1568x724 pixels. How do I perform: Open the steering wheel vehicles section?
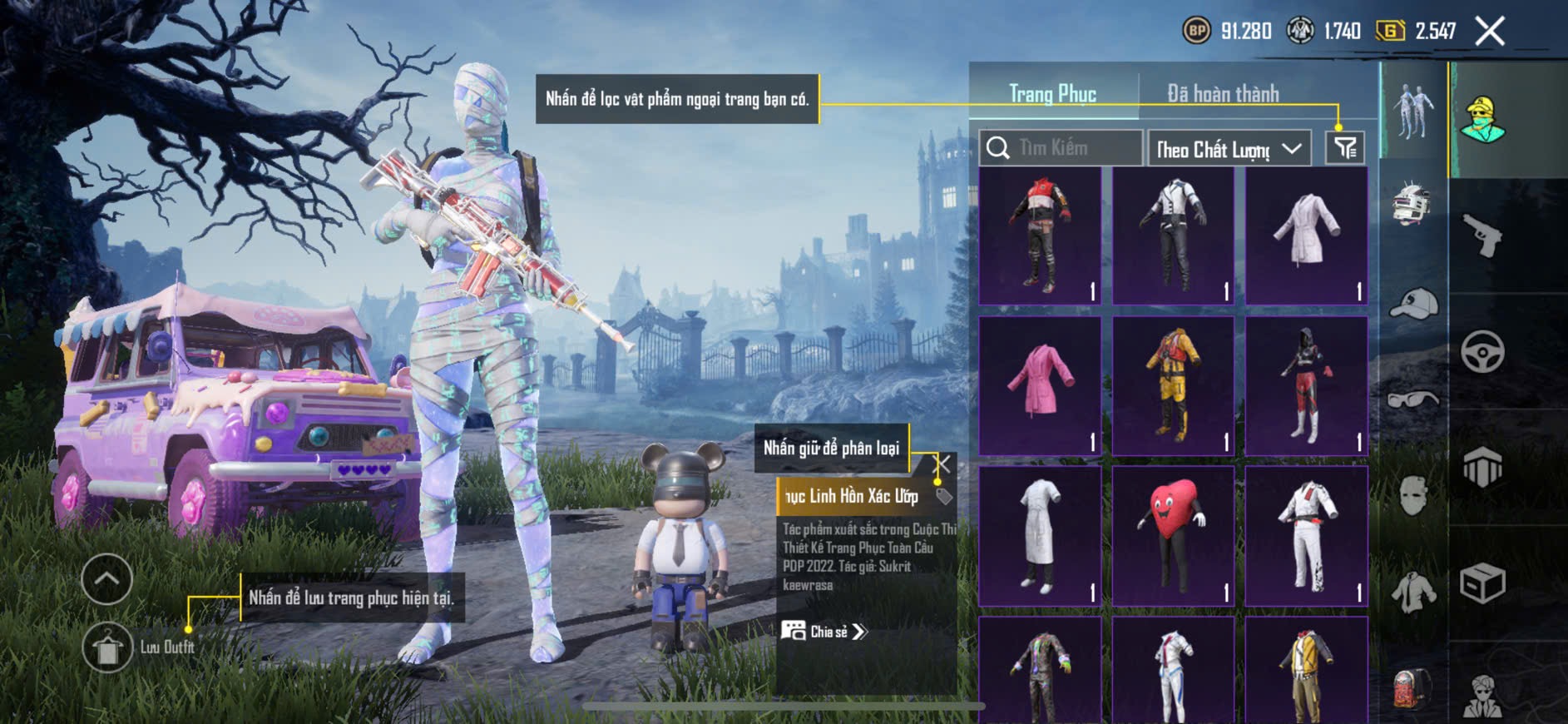click(x=1482, y=351)
